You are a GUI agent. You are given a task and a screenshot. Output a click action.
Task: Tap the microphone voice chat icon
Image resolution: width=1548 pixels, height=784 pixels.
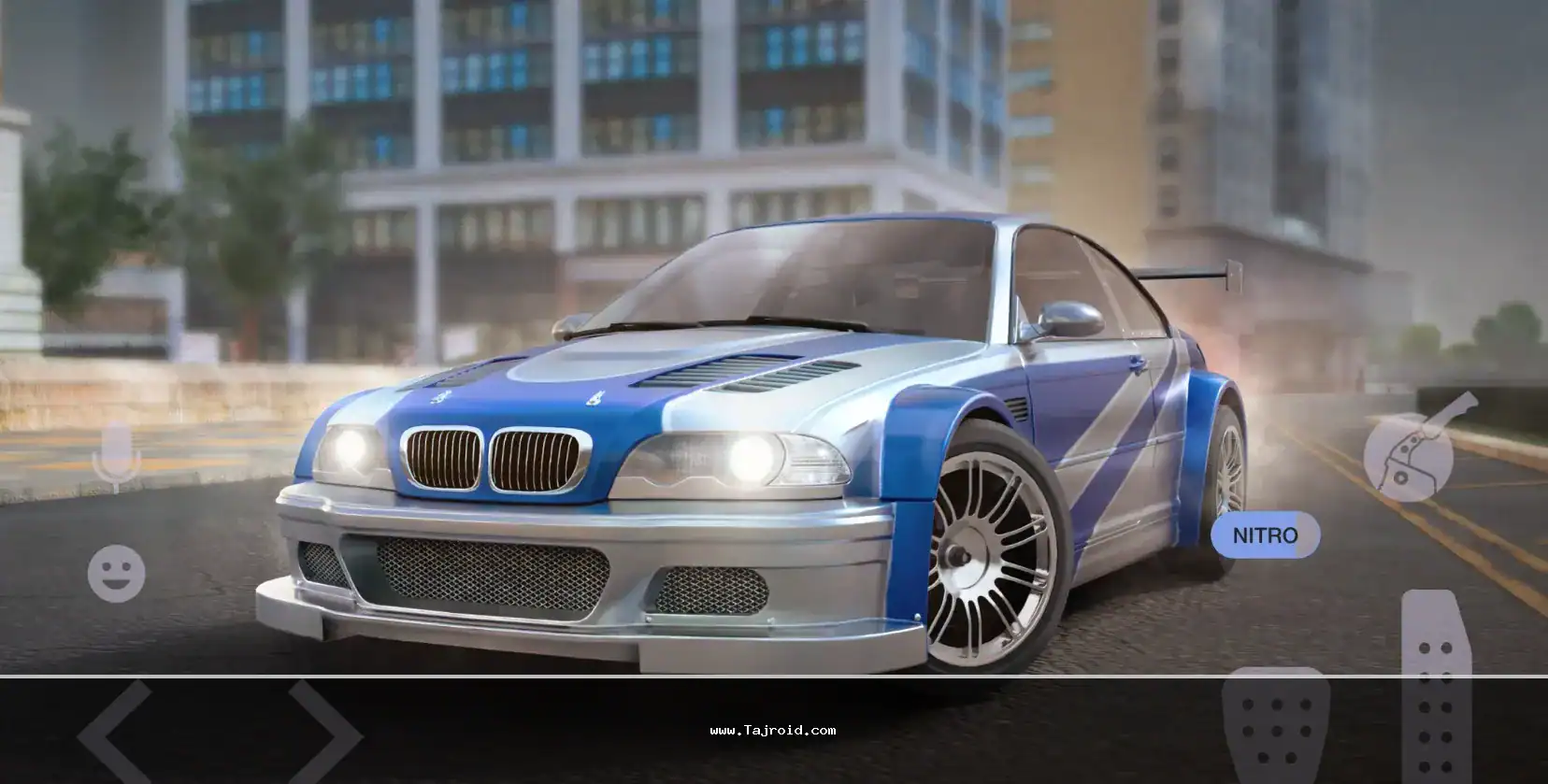(x=116, y=455)
